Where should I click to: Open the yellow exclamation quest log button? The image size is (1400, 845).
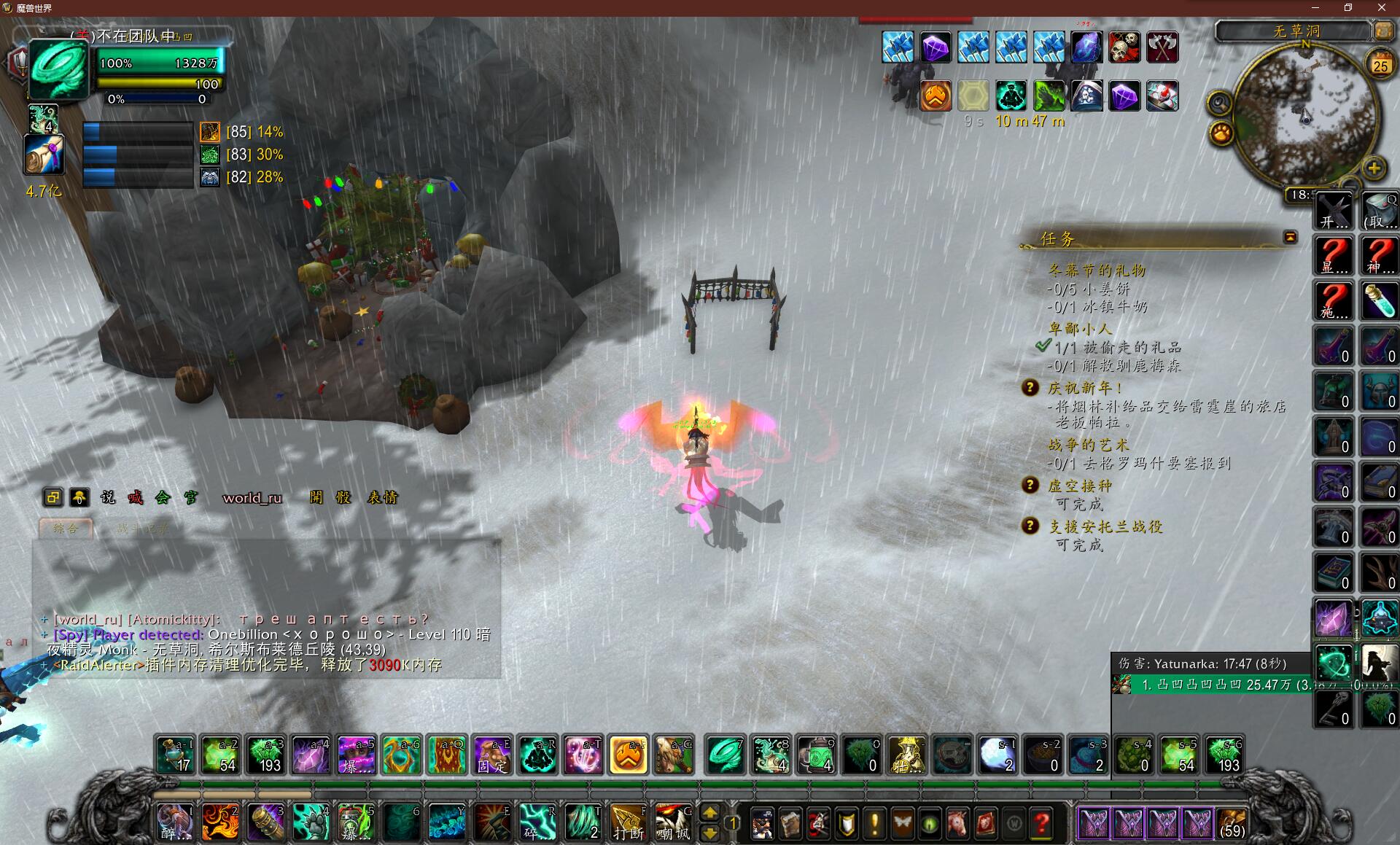tap(874, 824)
